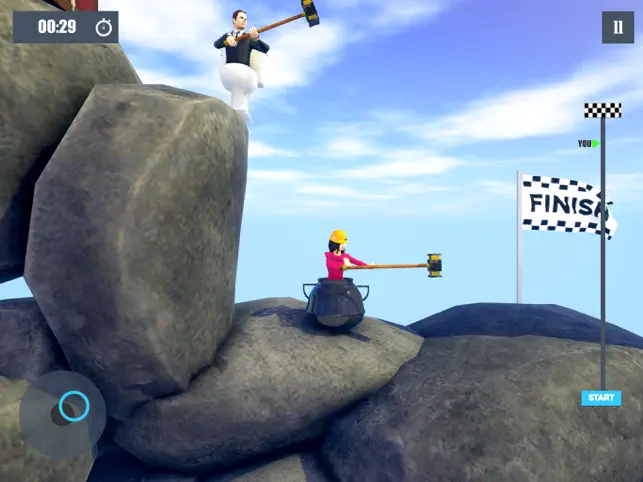
Task: Tap the virtual joystick control
Action: point(73,406)
